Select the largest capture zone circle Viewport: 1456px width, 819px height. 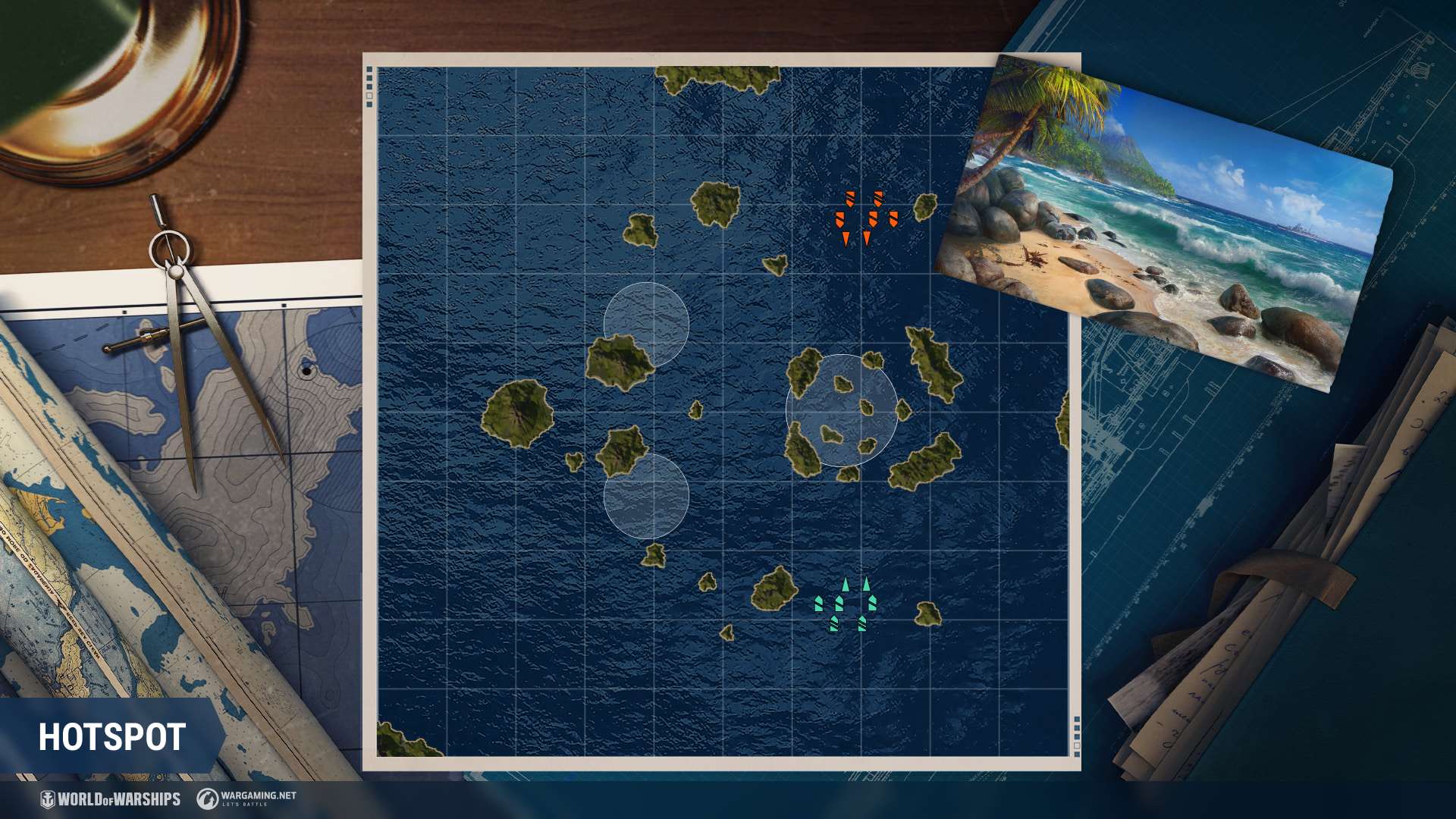click(842, 410)
